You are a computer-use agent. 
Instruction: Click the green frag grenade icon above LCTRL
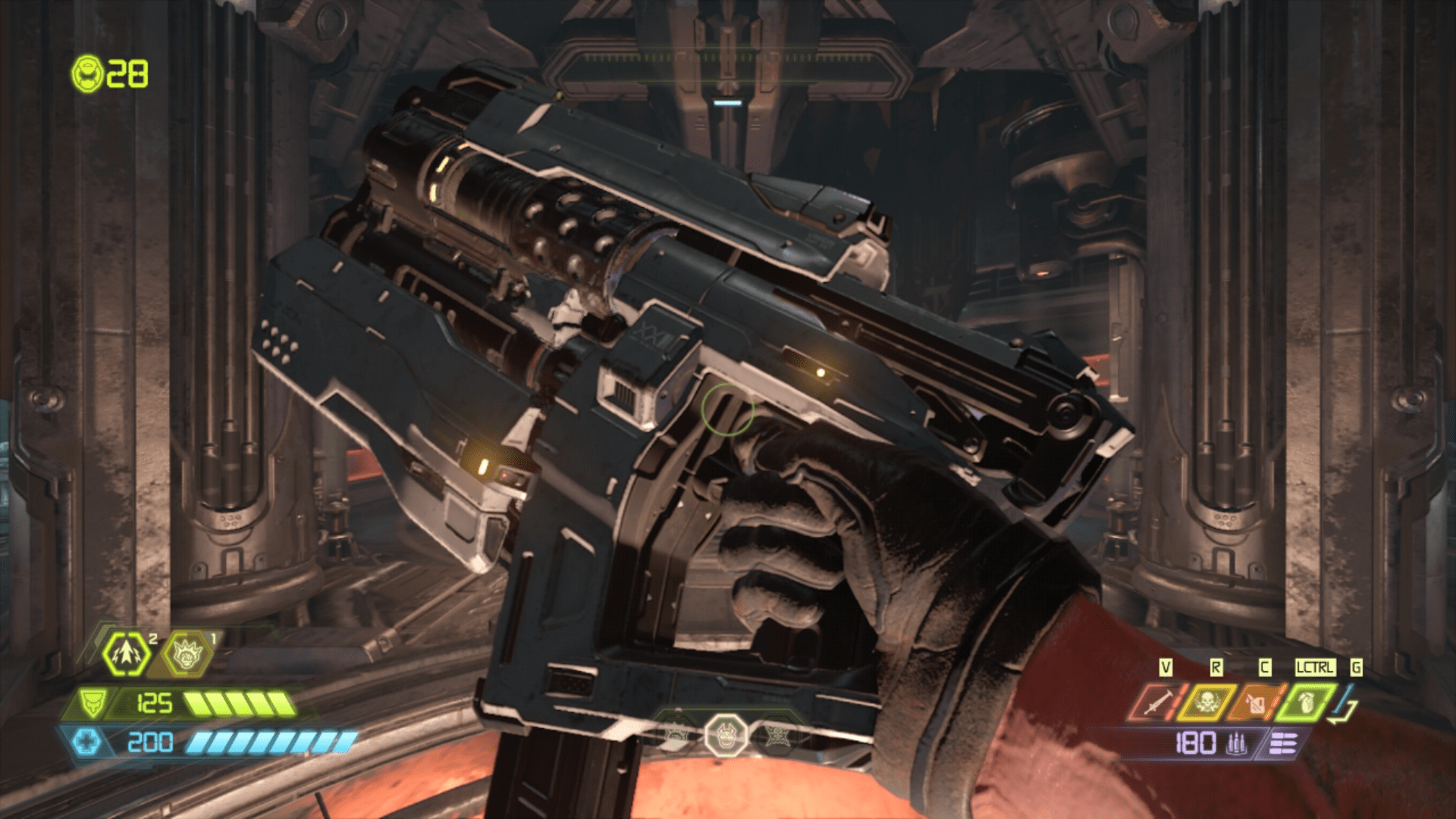click(x=1306, y=702)
